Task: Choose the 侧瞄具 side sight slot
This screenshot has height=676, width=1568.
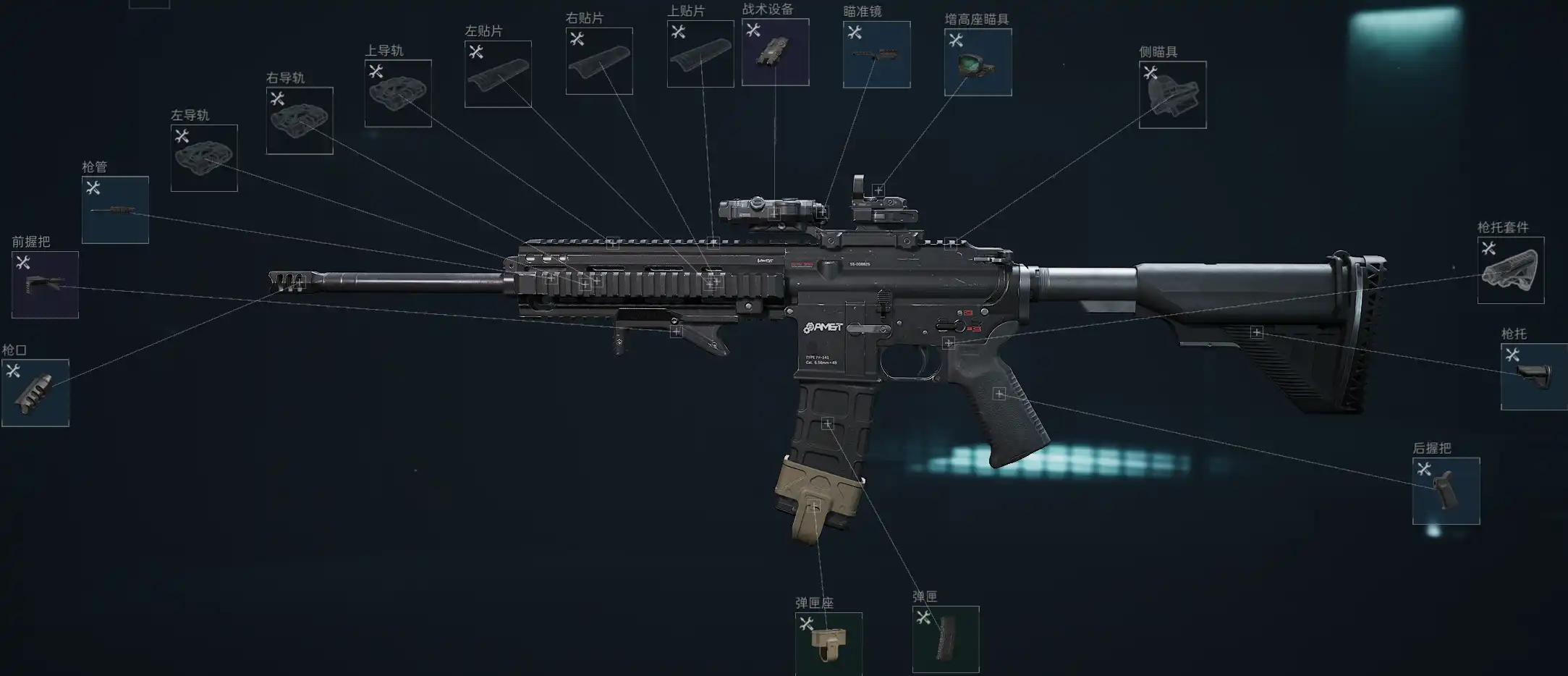Action: click(1172, 95)
